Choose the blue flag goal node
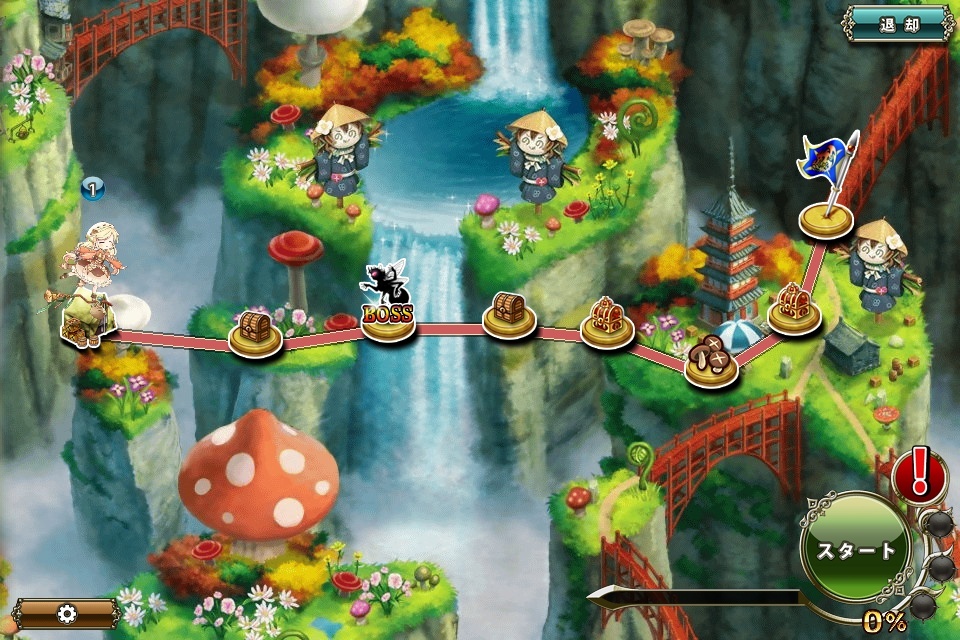Image resolution: width=960 pixels, height=640 pixels. click(825, 216)
